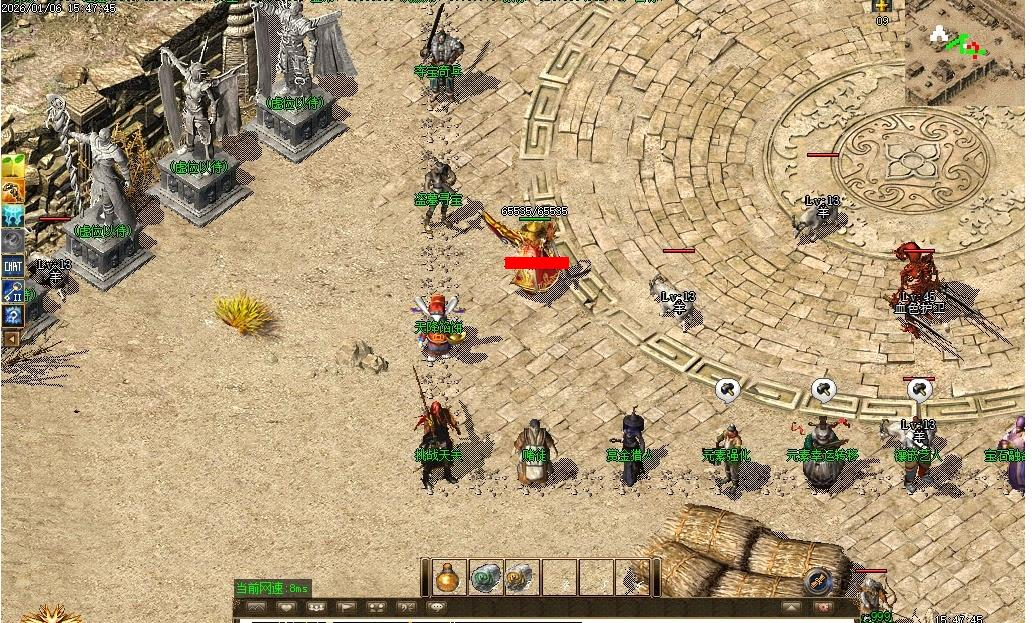This screenshot has width=1032, height=623.
Task: Click the group members button on bottom bar
Action: (x=316, y=607)
